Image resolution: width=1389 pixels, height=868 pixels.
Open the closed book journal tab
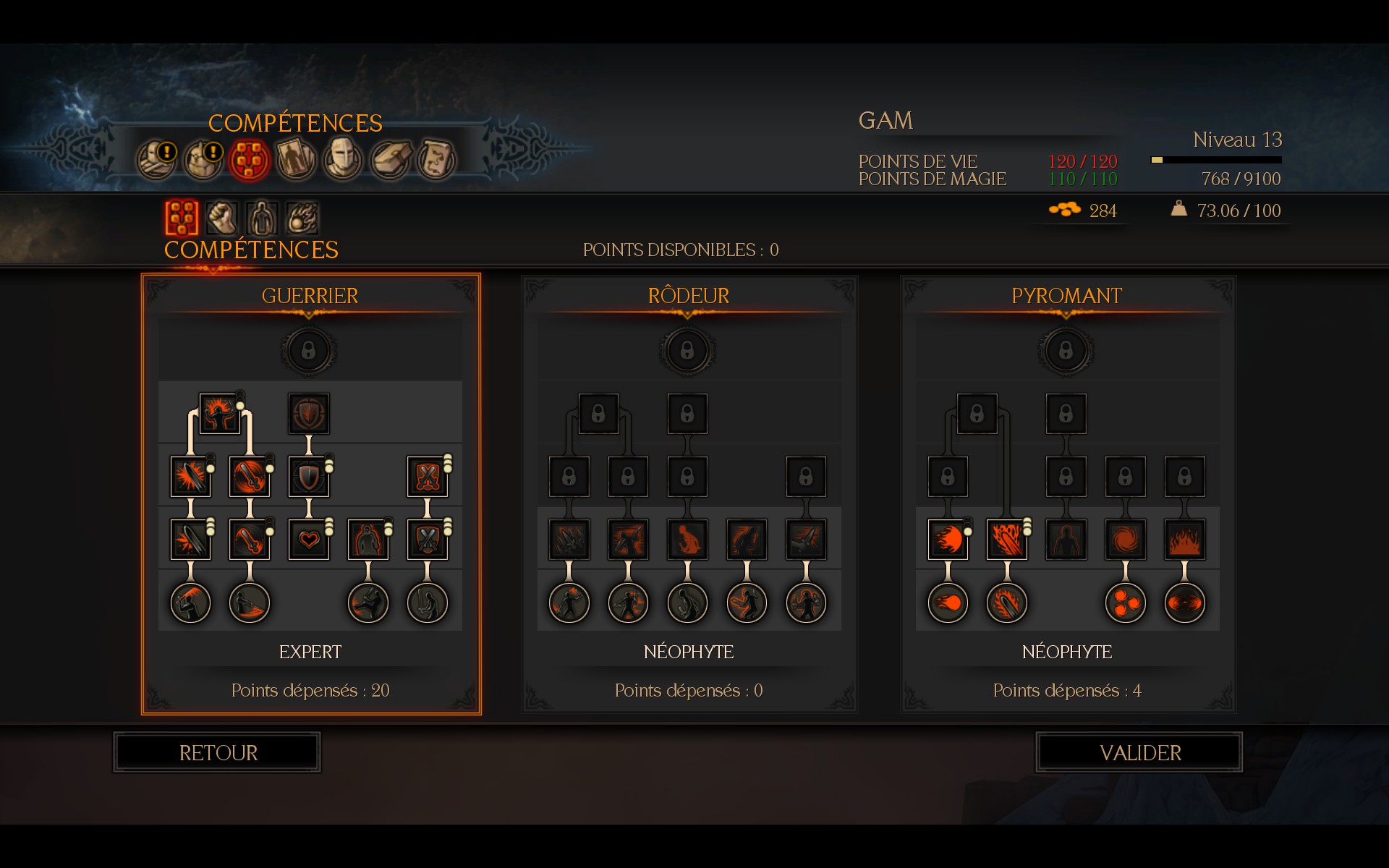390,158
